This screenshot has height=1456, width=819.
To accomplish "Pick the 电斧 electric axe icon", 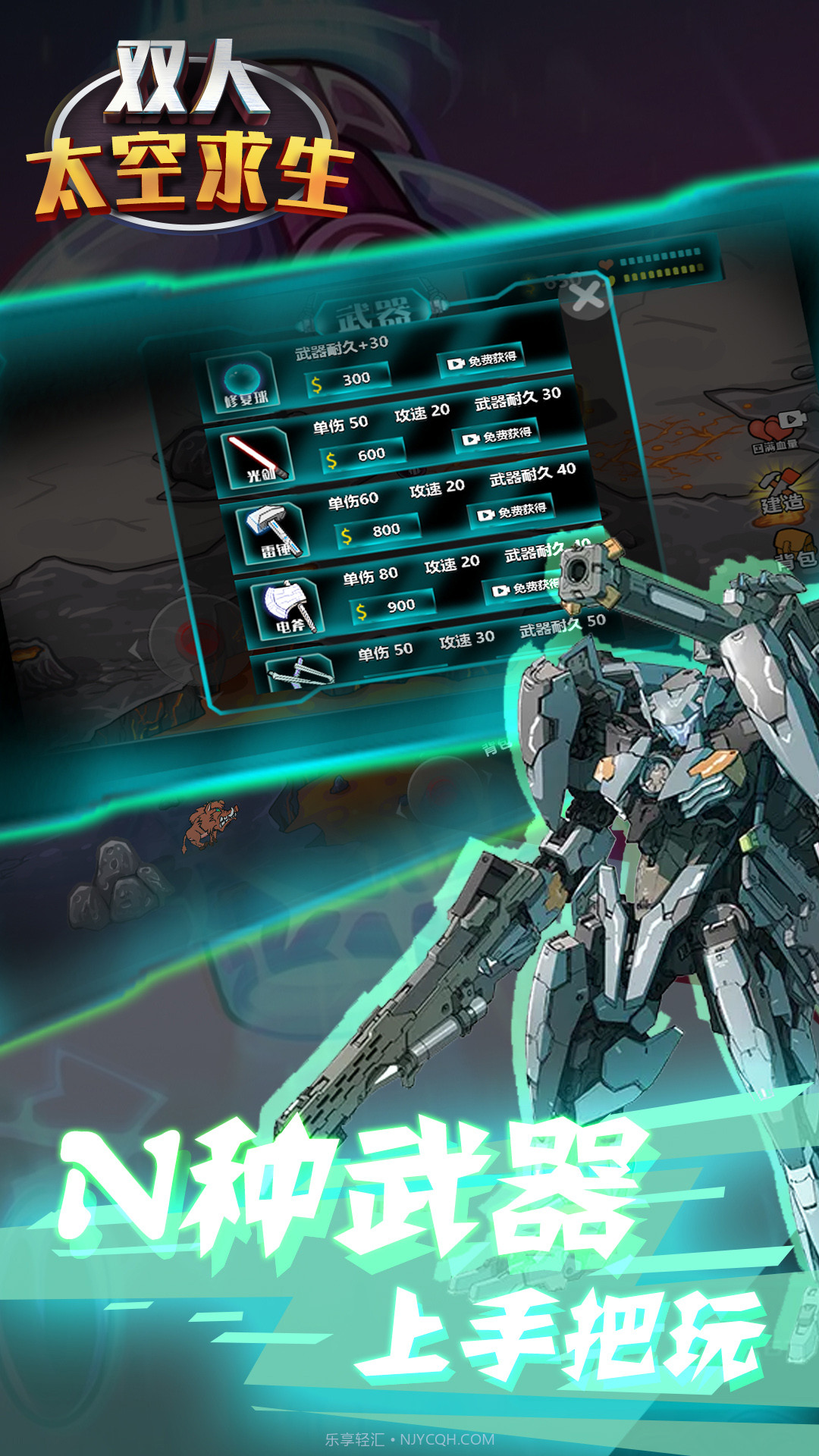I will click(289, 607).
